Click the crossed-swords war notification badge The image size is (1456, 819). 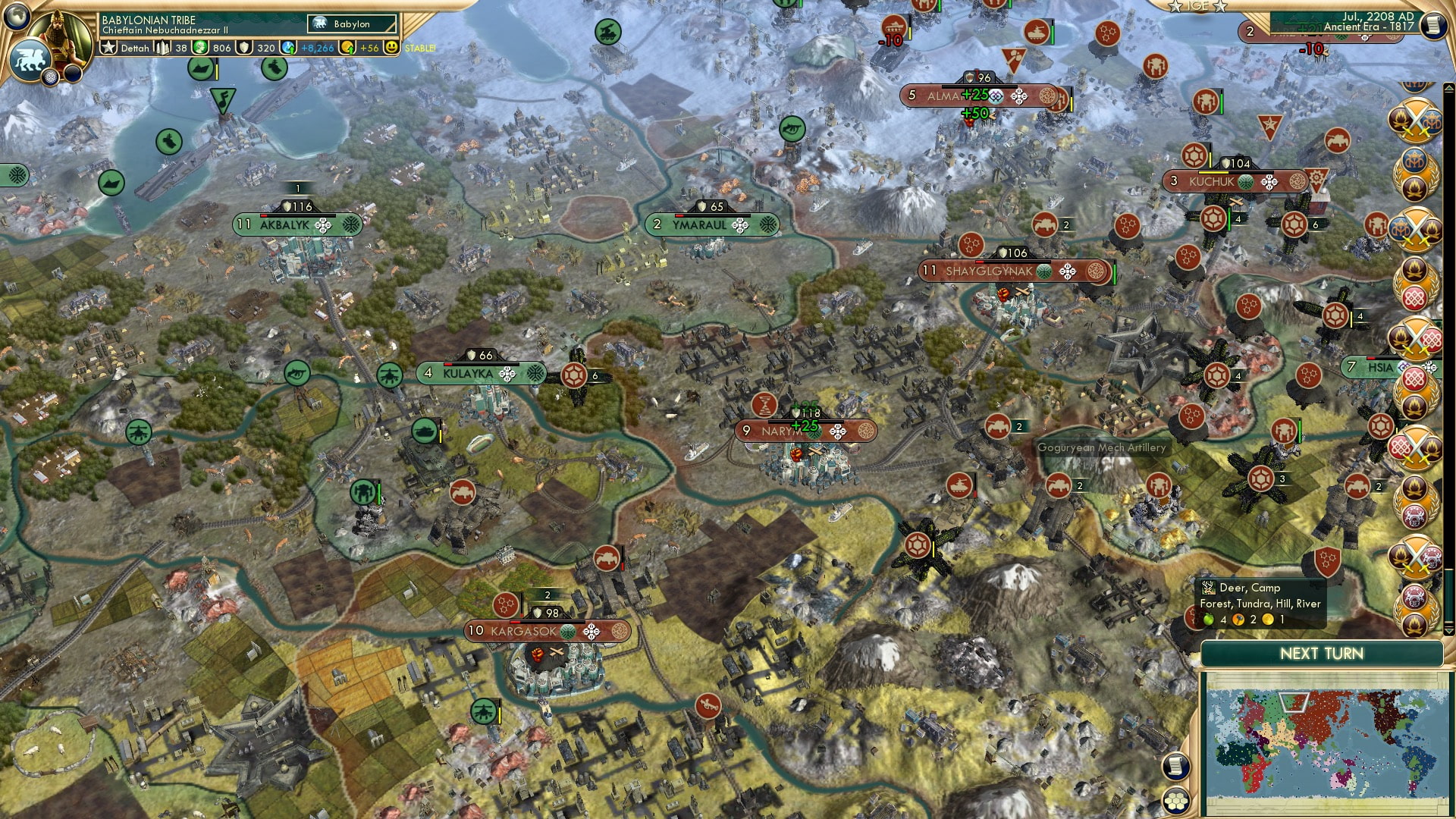tap(1415, 120)
